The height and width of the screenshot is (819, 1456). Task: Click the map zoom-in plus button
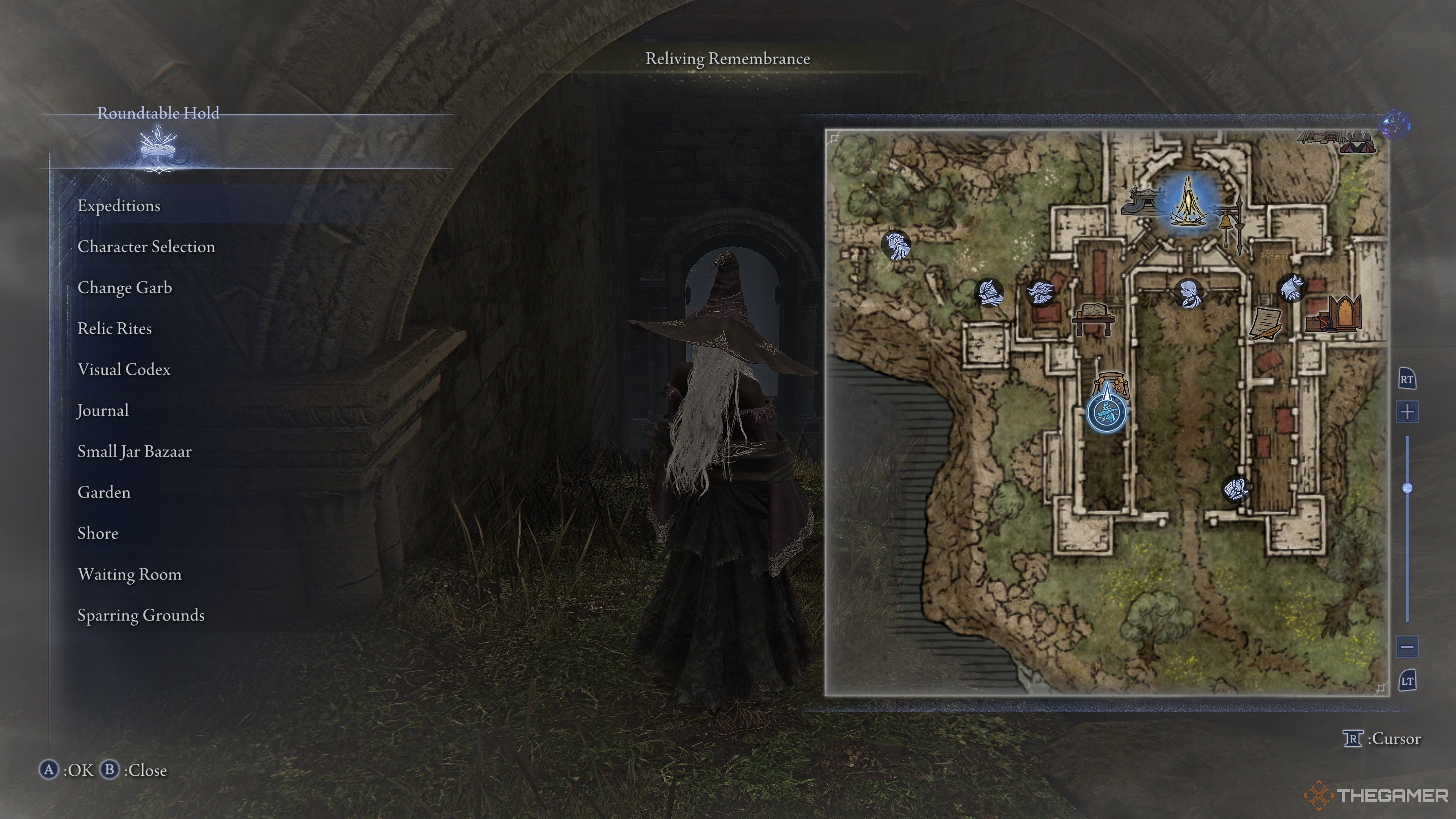(x=1407, y=411)
